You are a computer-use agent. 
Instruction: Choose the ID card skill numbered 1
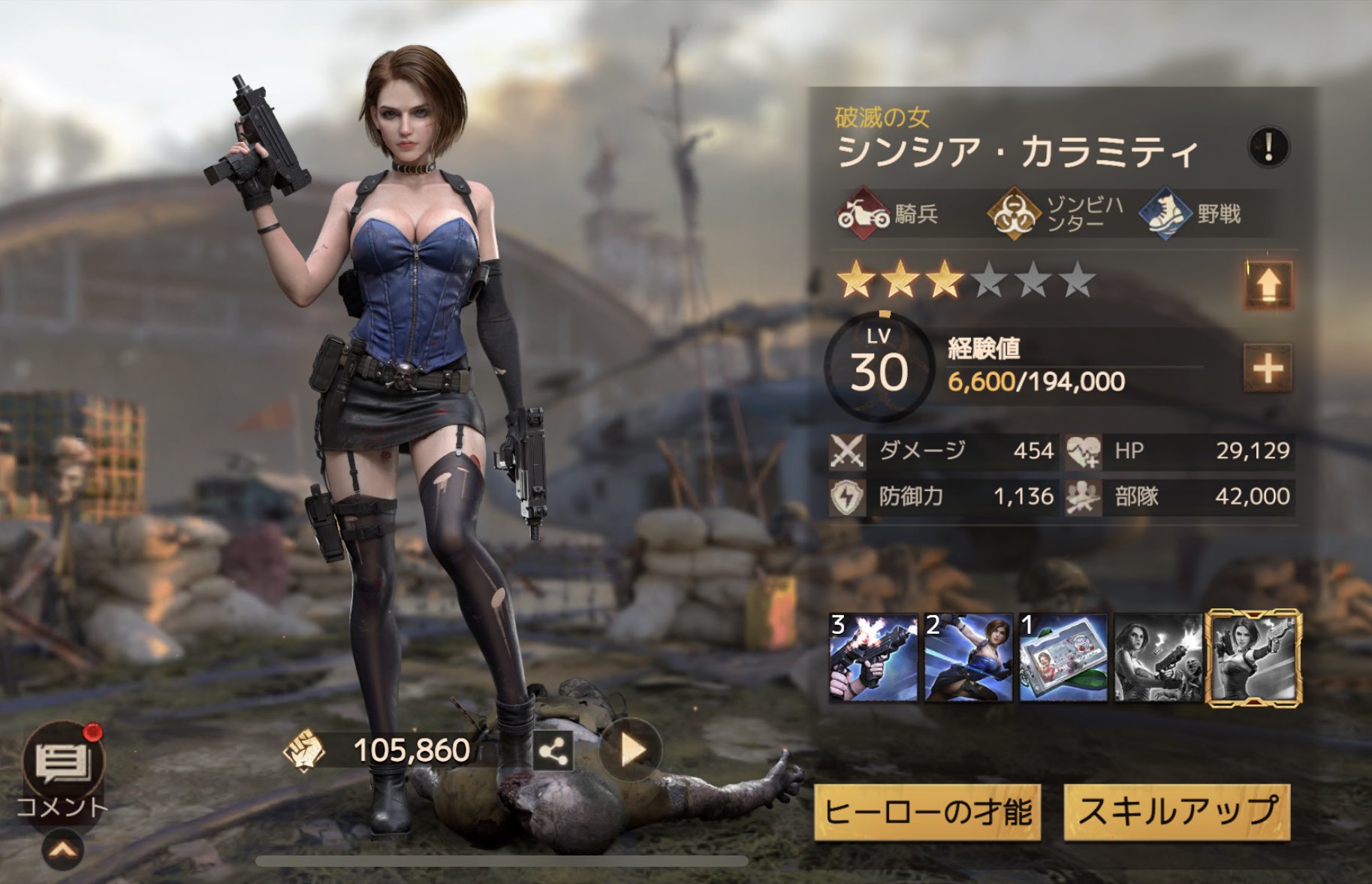tap(1063, 658)
